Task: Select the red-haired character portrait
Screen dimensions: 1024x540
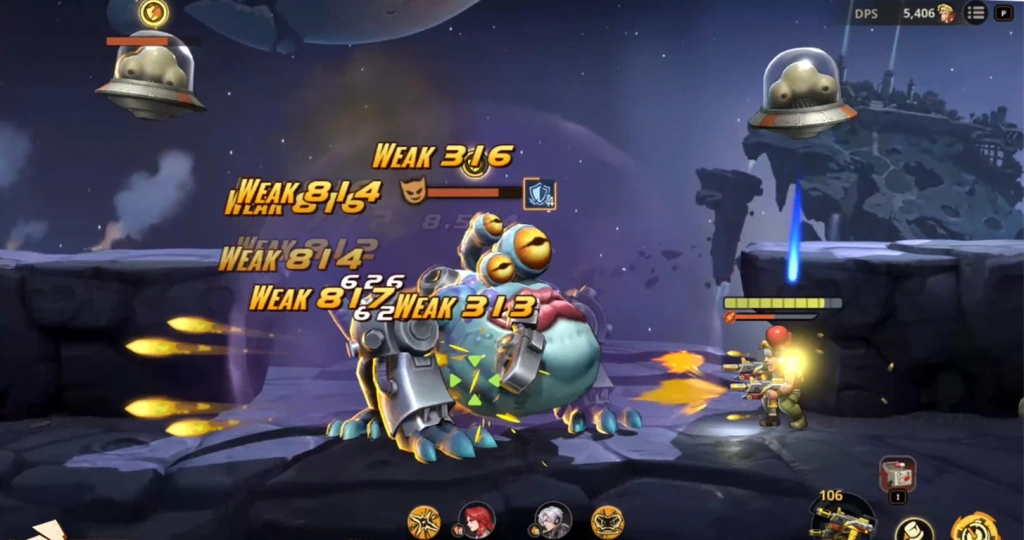Action: [476, 520]
